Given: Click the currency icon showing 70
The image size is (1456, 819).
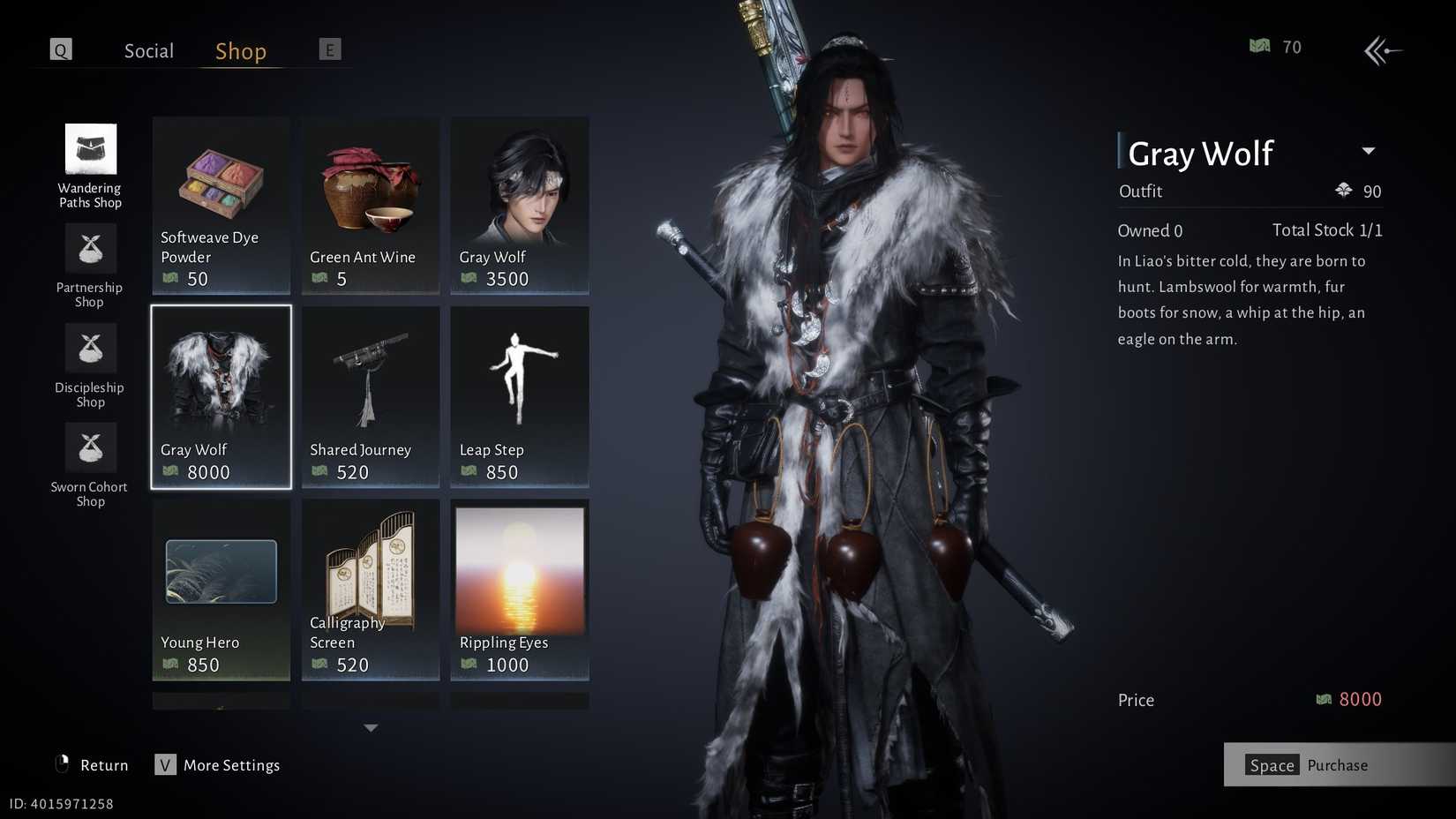Looking at the screenshot, I should pos(1261,46).
